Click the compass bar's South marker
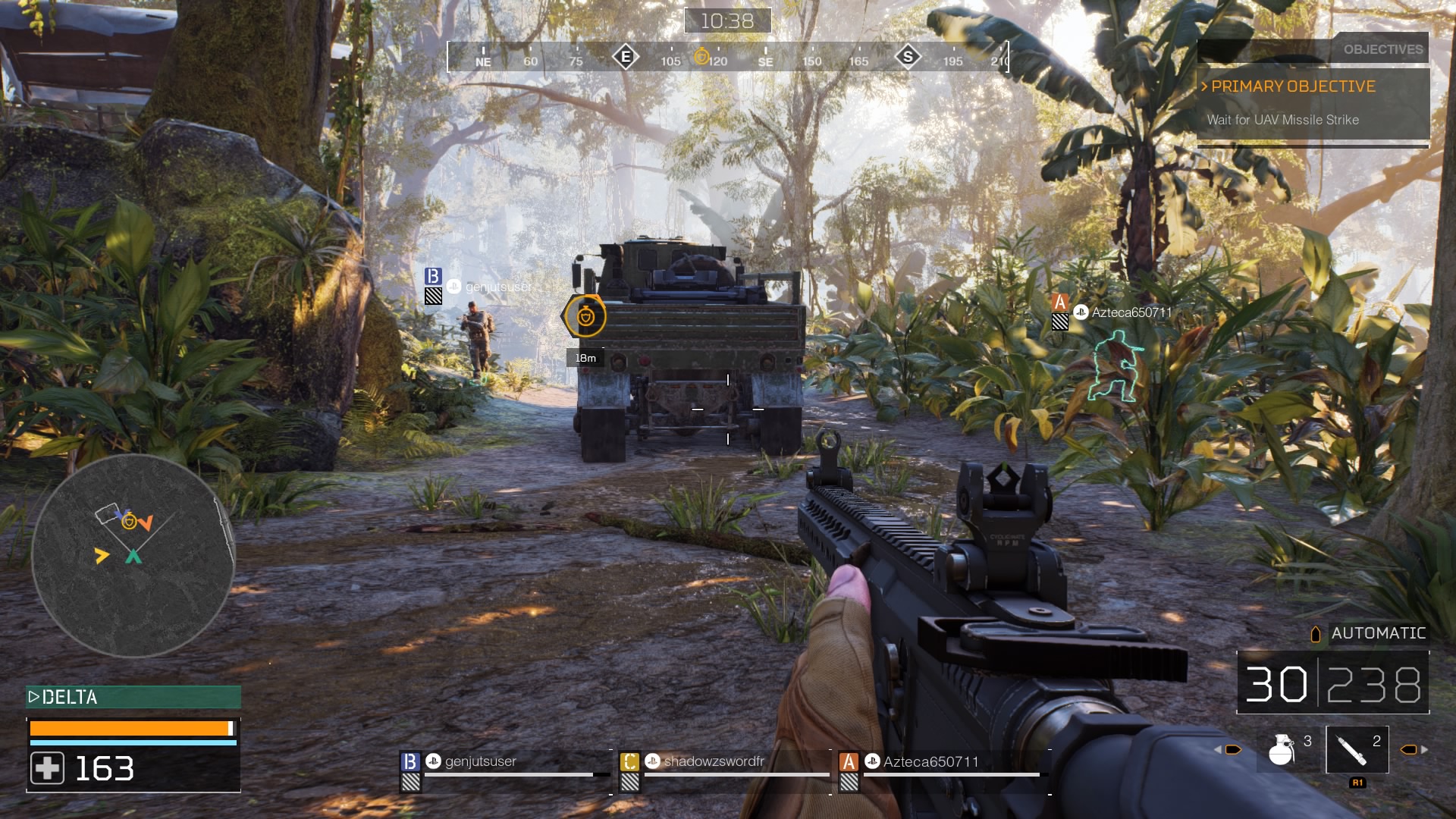The height and width of the screenshot is (819, 1456). (x=908, y=57)
